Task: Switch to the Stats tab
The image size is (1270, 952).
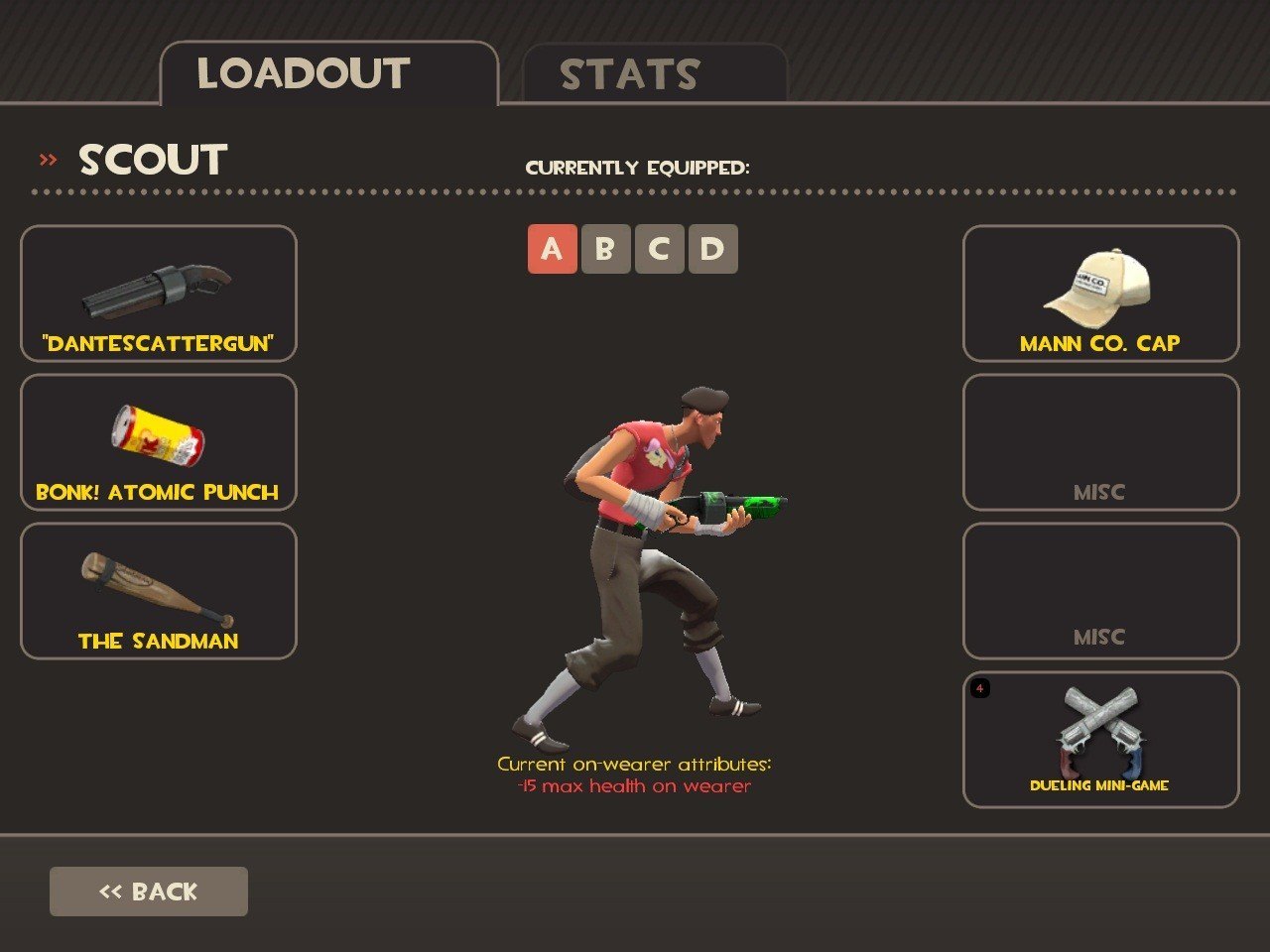Action: point(655,74)
